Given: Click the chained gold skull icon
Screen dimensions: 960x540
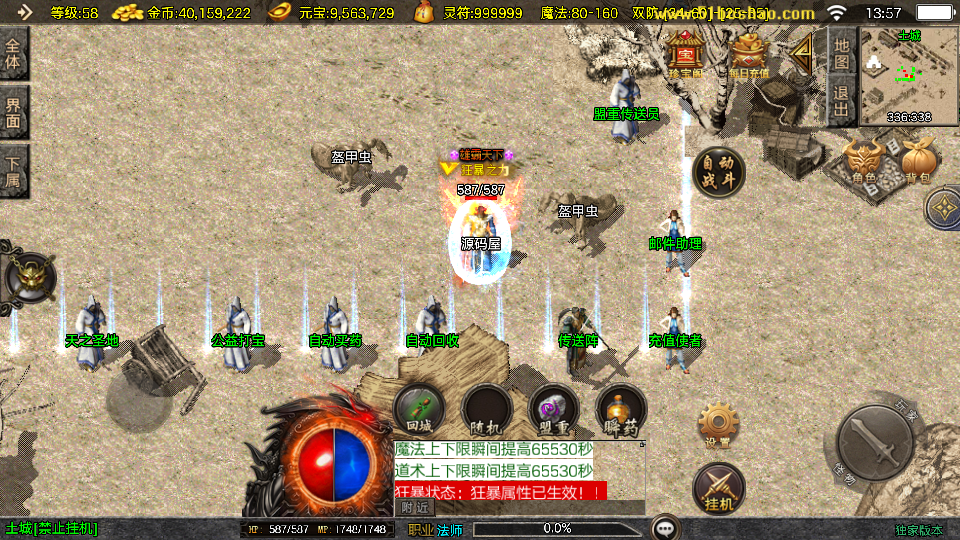Looking at the screenshot, I should point(30,277).
